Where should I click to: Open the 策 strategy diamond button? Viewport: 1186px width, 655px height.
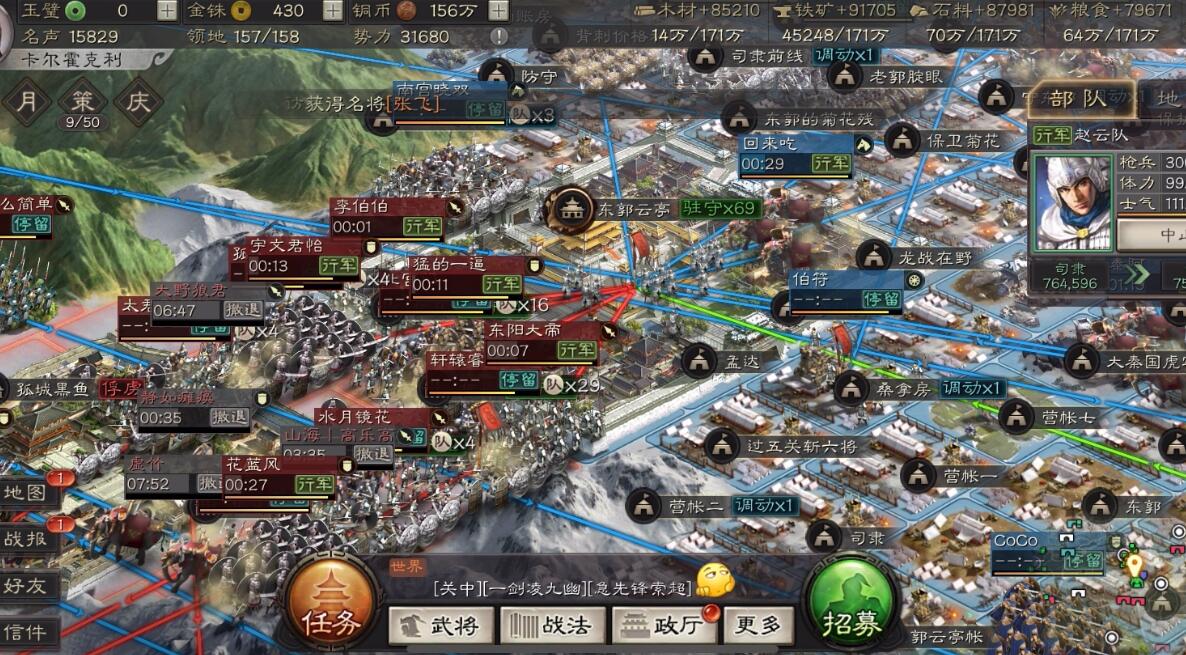click(x=82, y=102)
